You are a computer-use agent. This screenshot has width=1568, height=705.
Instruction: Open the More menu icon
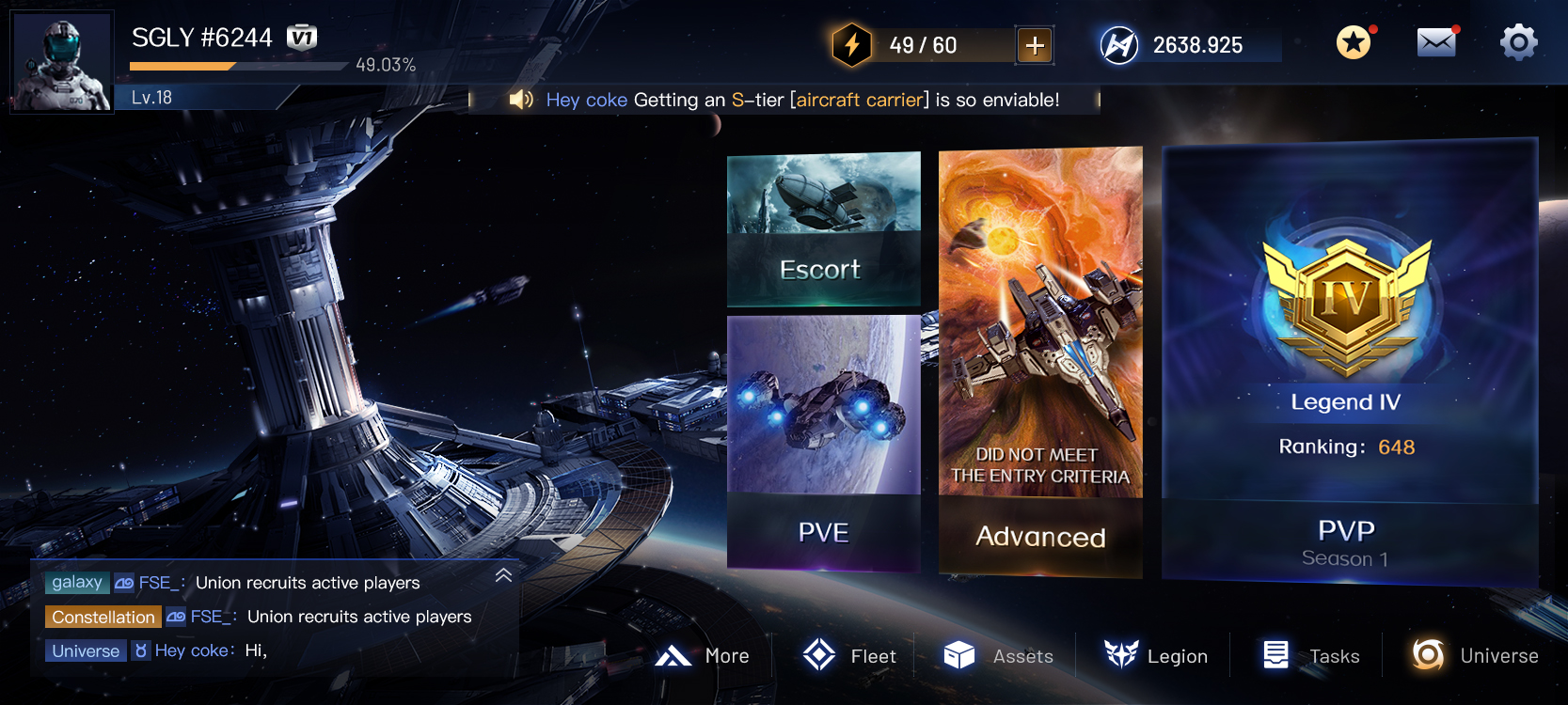[x=675, y=654]
